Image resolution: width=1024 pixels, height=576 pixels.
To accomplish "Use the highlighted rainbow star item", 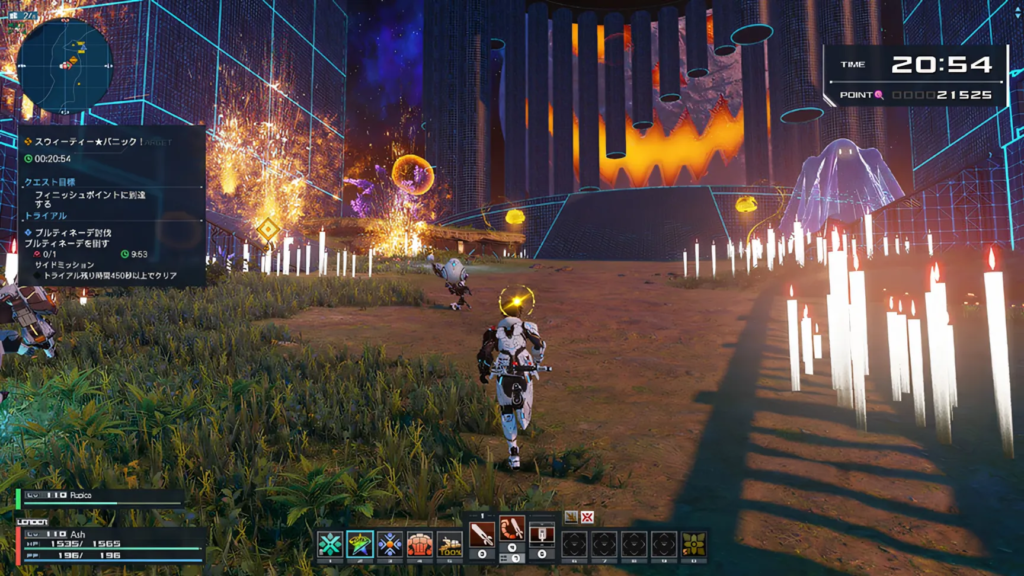I will point(360,544).
